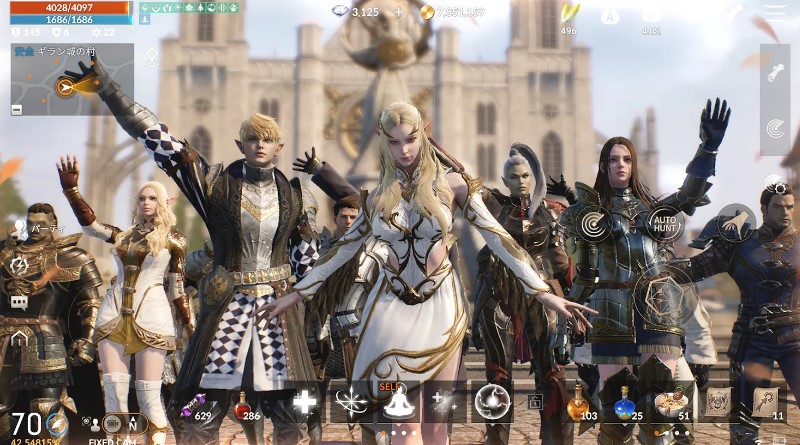This screenshot has height=445, width=800.
Task: Add diamonds using the plus button
Action: pyautogui.click(x=399, y=12)
